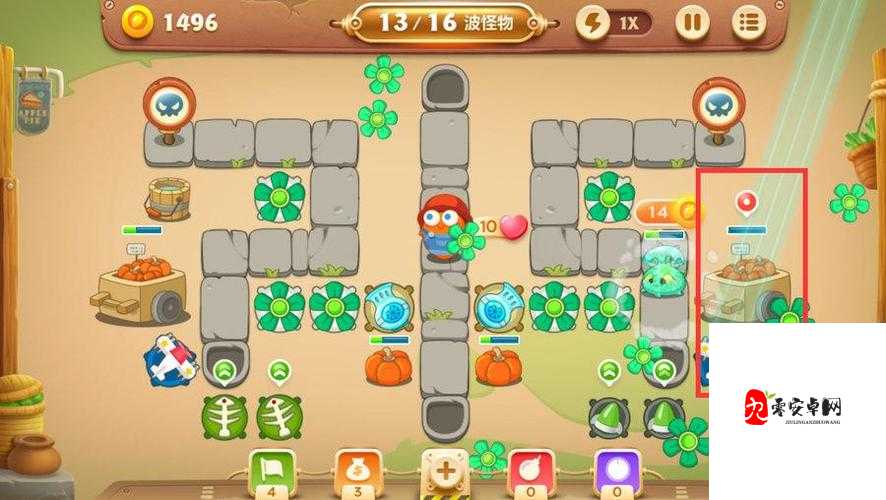Toggle the 1X game speed button
Viewport: 886px width, 500px height.
click(x=613, y=23)
